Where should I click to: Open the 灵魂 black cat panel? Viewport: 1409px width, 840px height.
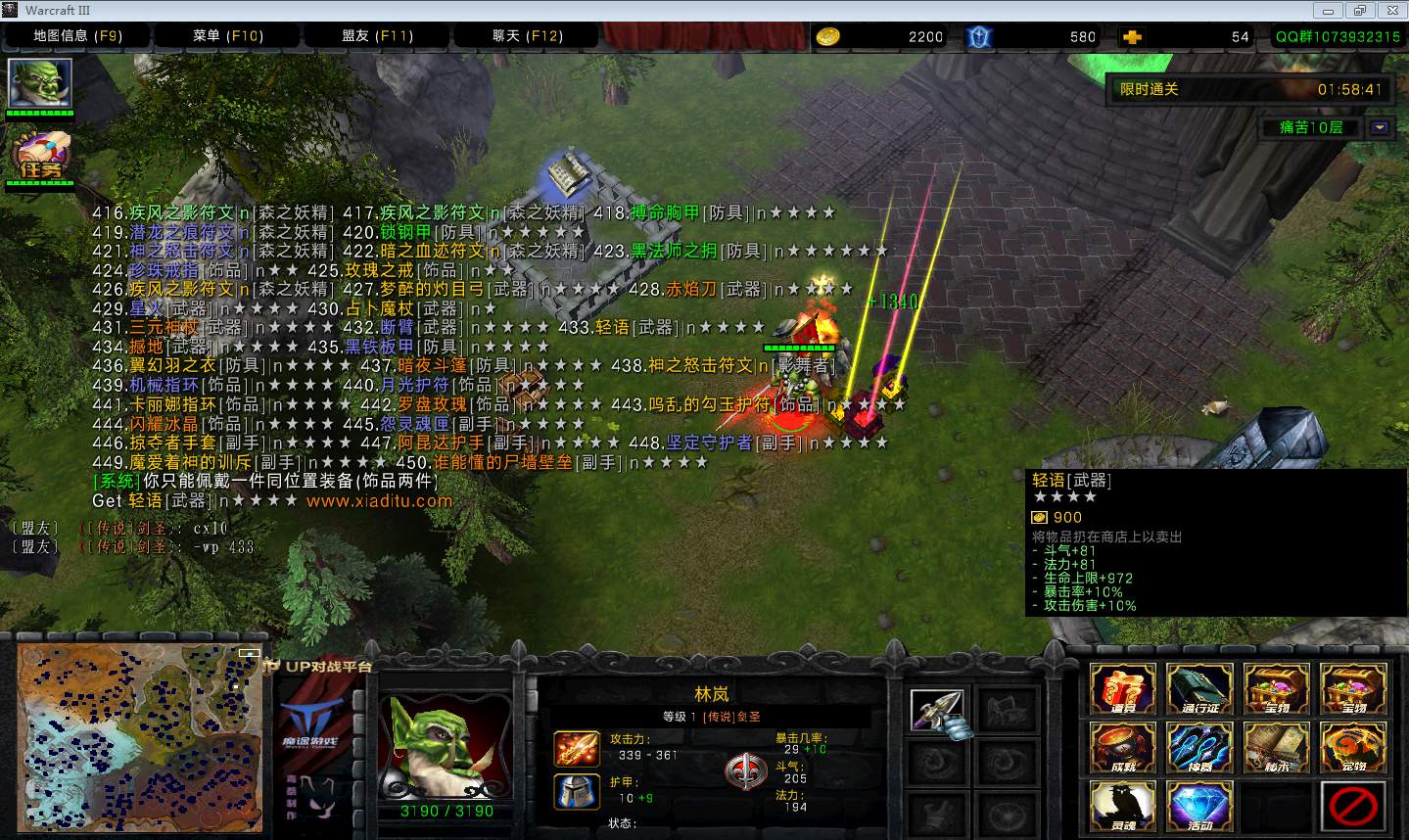click(1123, 805)
